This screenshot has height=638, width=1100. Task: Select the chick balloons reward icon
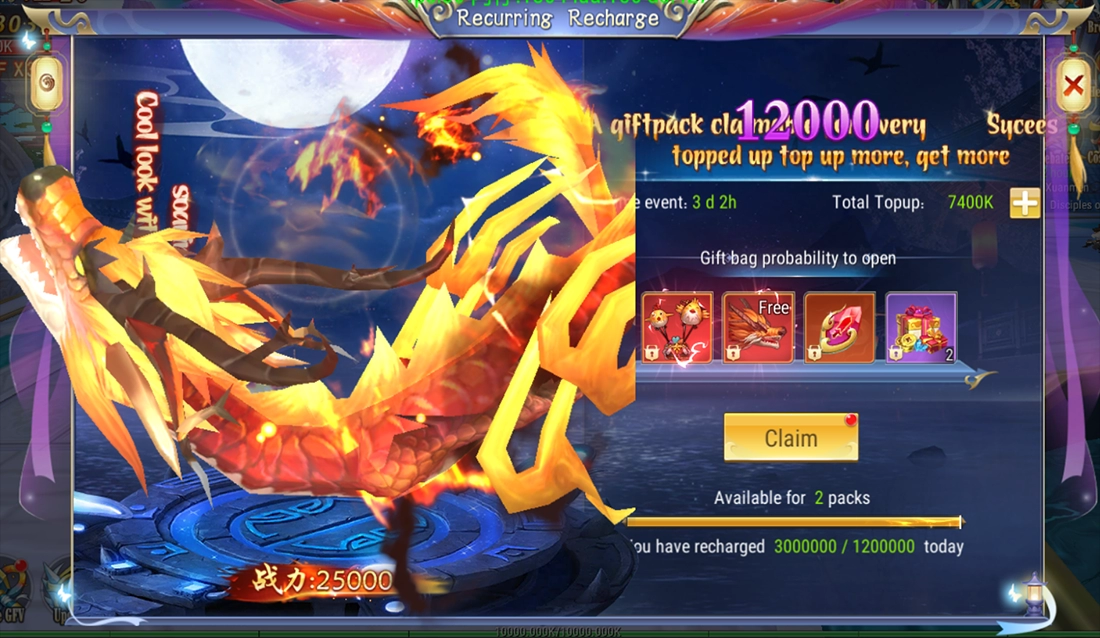click(677, 327)
